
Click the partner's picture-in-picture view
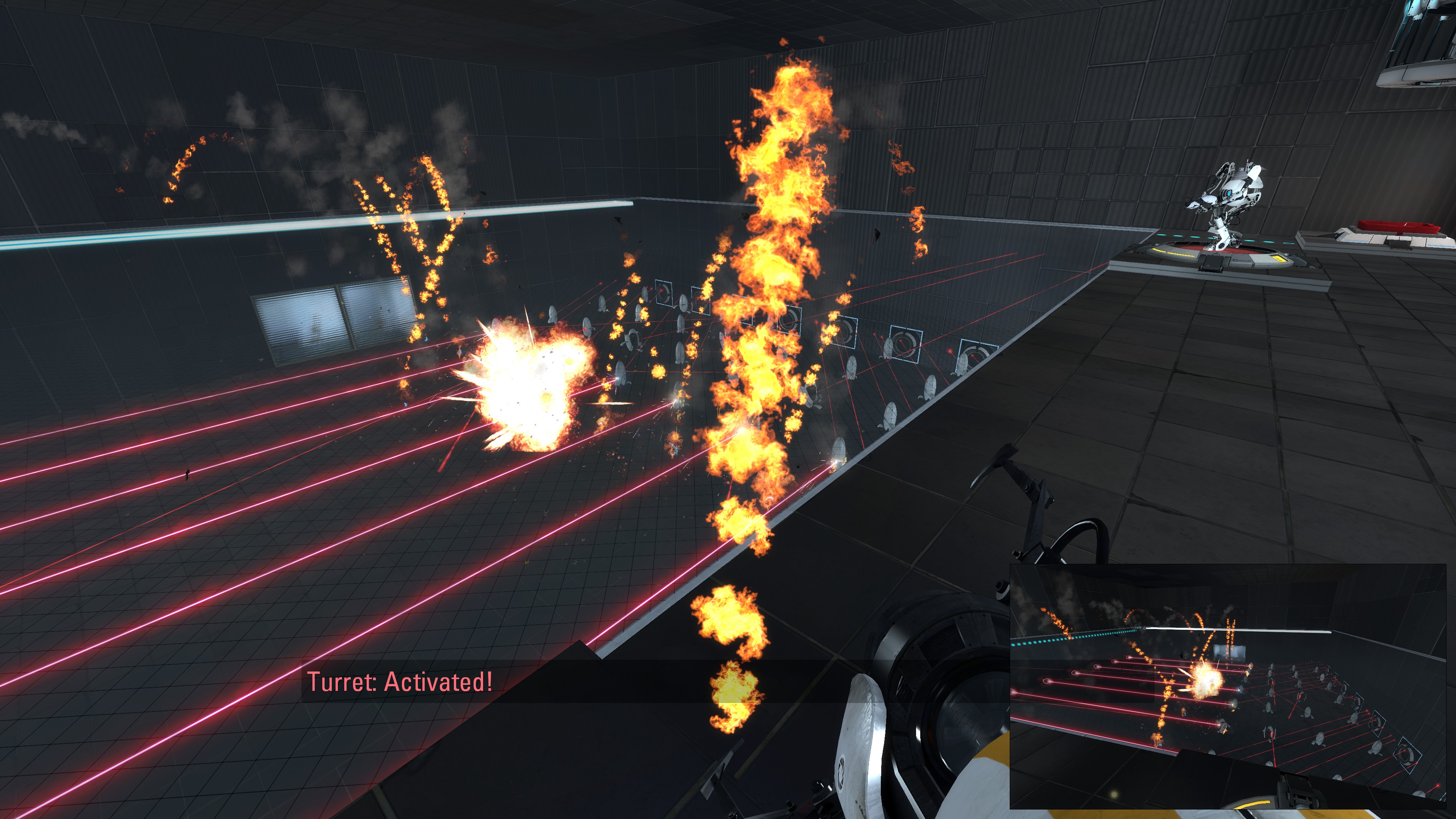coord(1228,686)
